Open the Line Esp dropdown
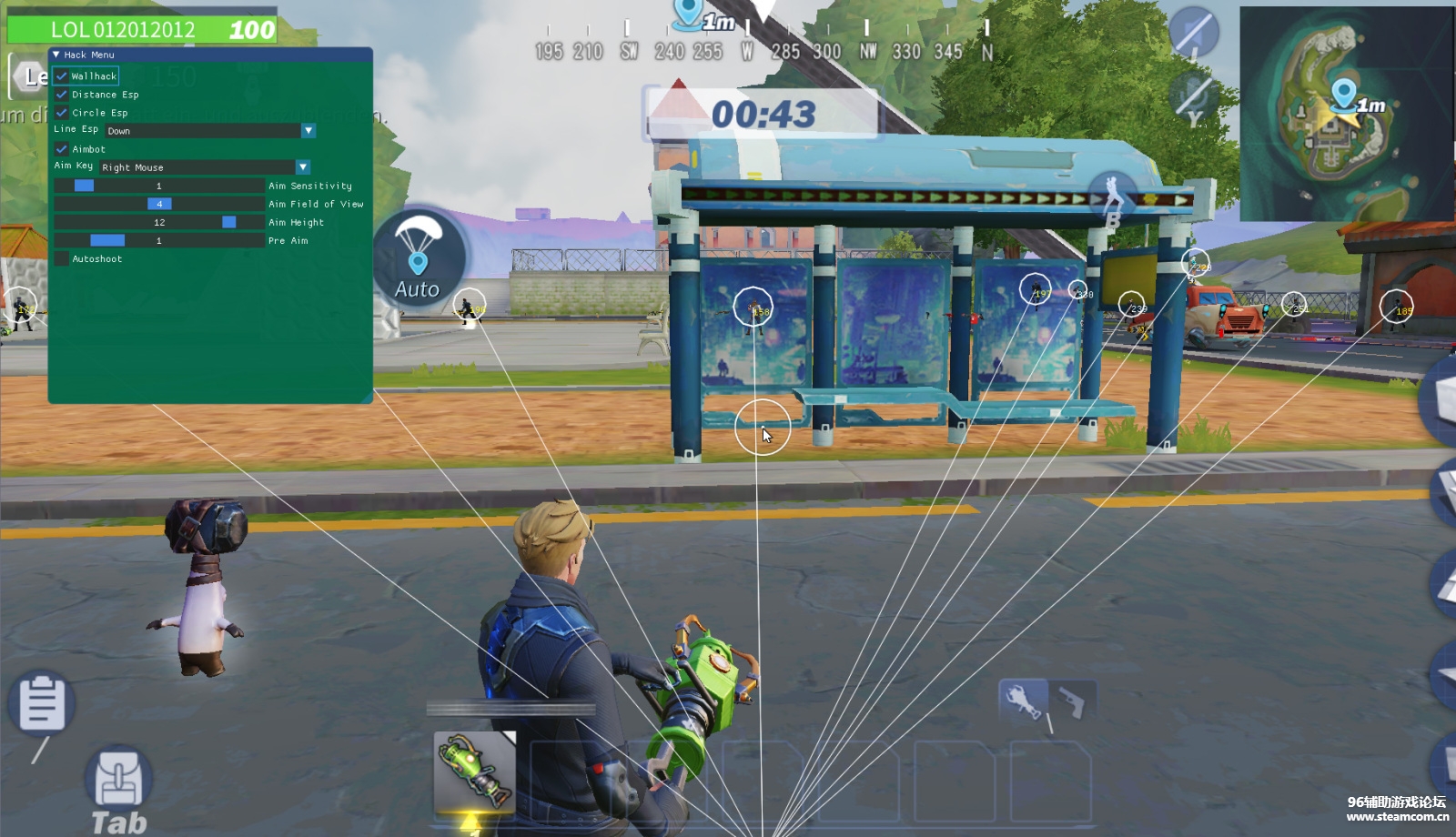Viewport: 1456px width, 837px height. point(308,131)
